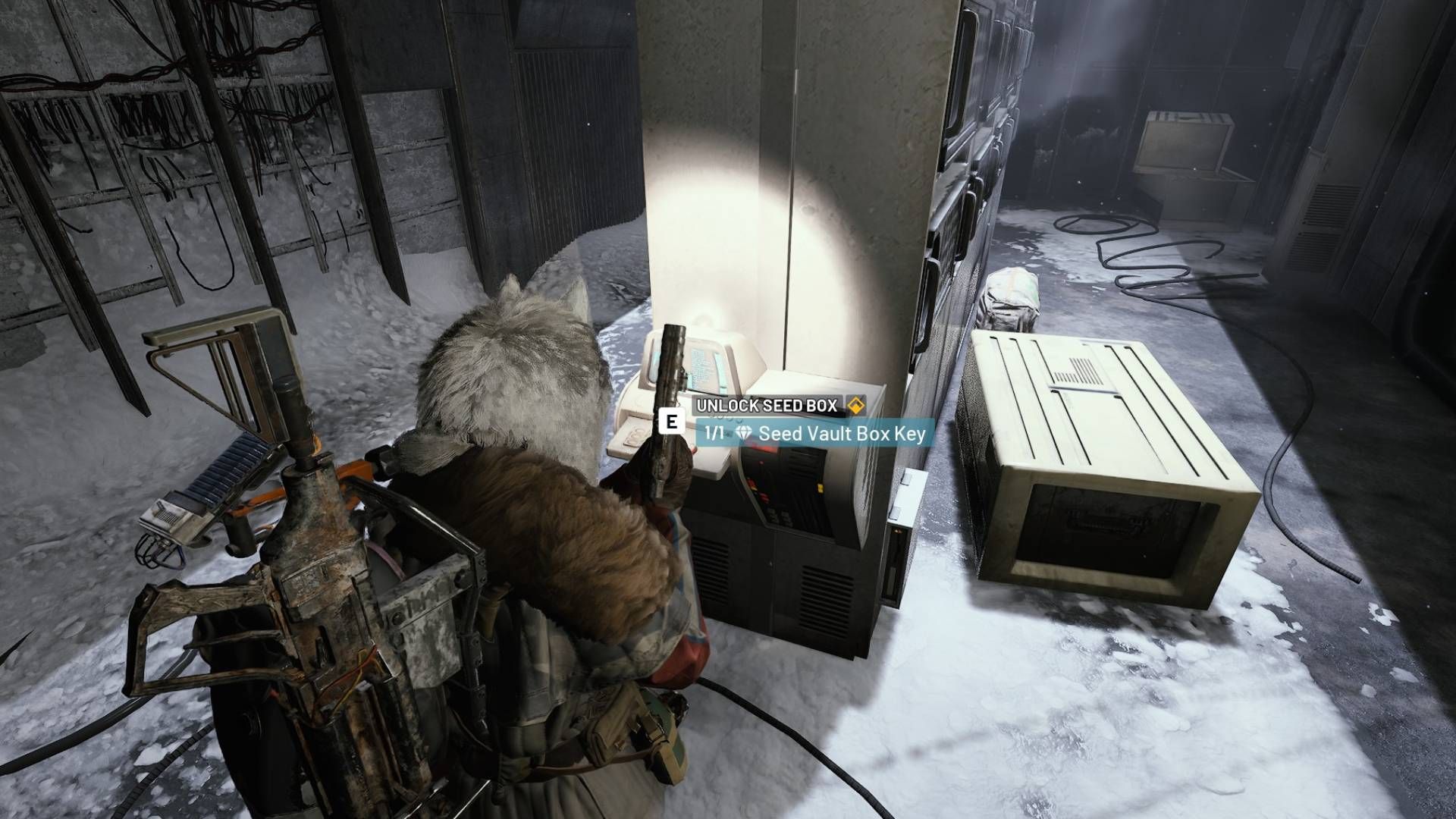Screen dimensions: 1456x819
Task: Click the white gem icon beside 1/1
Action: tap(743, 431)
